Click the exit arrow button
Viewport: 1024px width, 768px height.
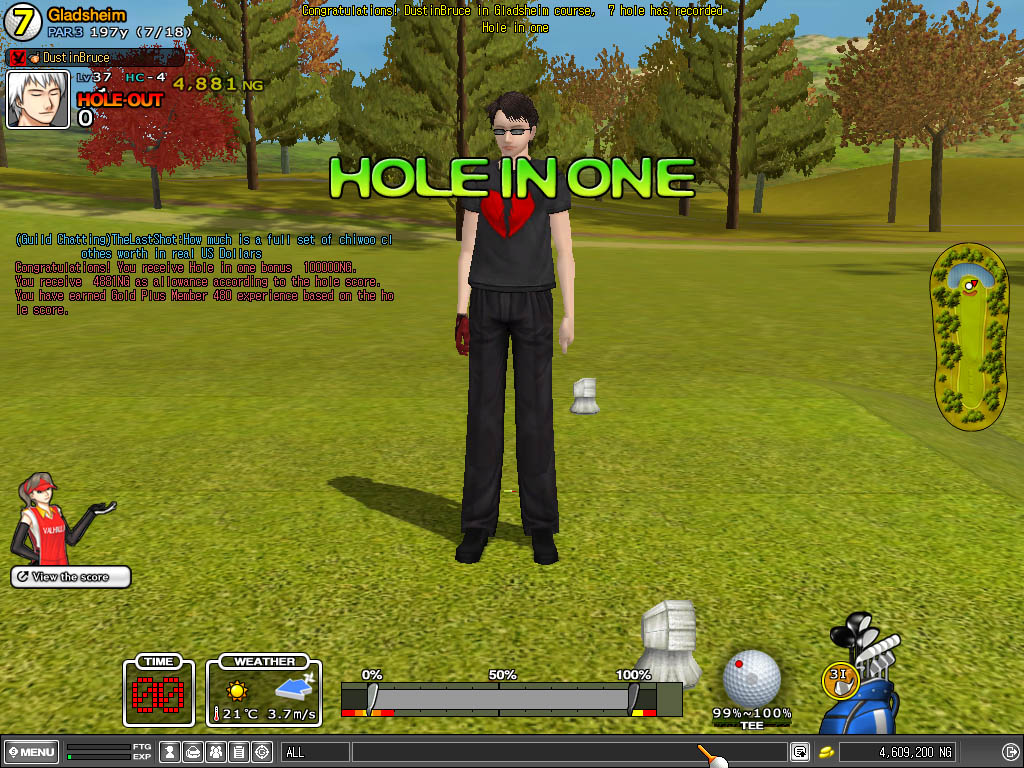[1009, 752]
